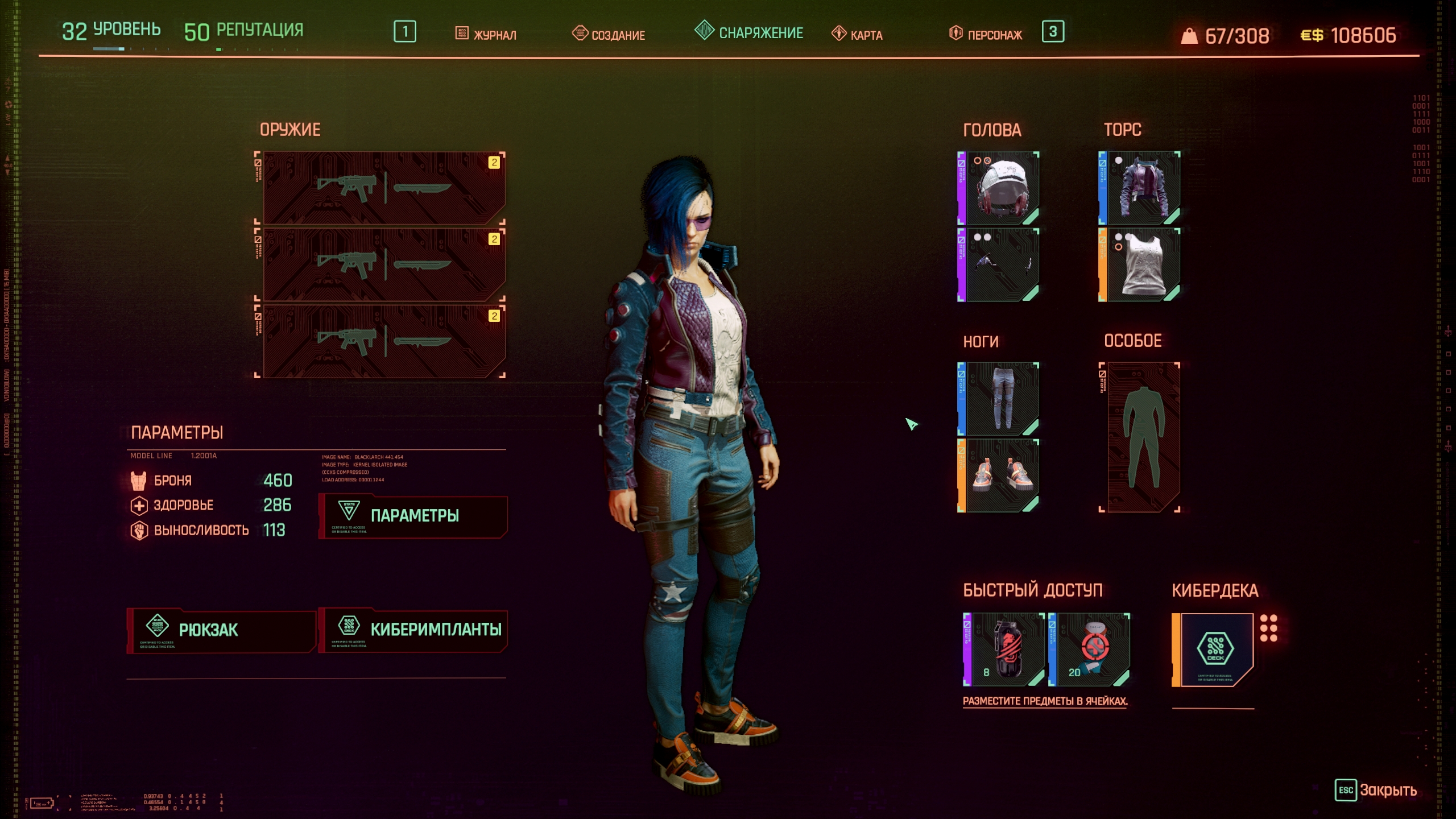This screenshot has width=1456, height=819.
Task: Go to the Персонаж tab
Action: pyautogui.click(x=986, y=34)
